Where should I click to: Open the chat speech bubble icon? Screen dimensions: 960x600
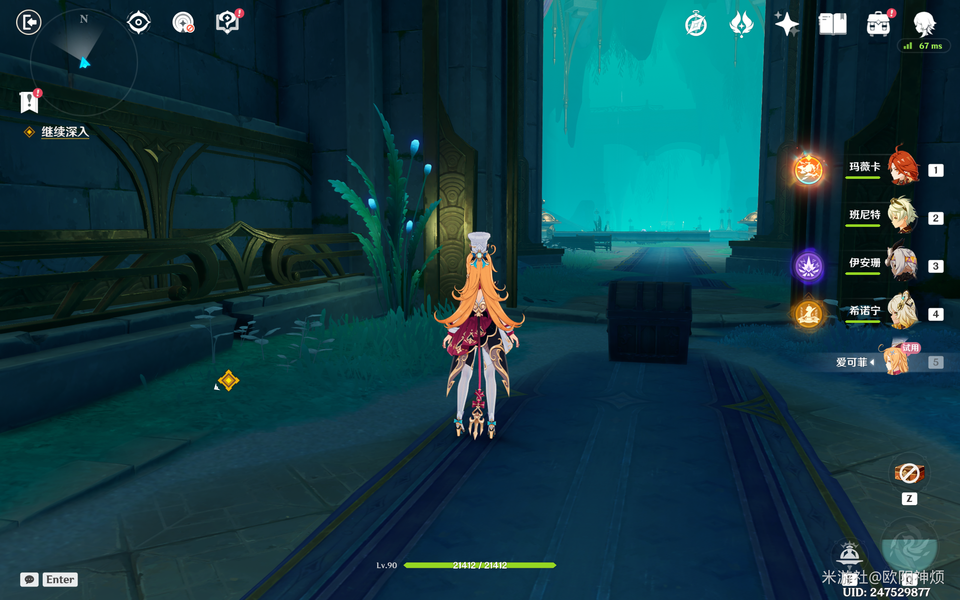pos(29,579)
